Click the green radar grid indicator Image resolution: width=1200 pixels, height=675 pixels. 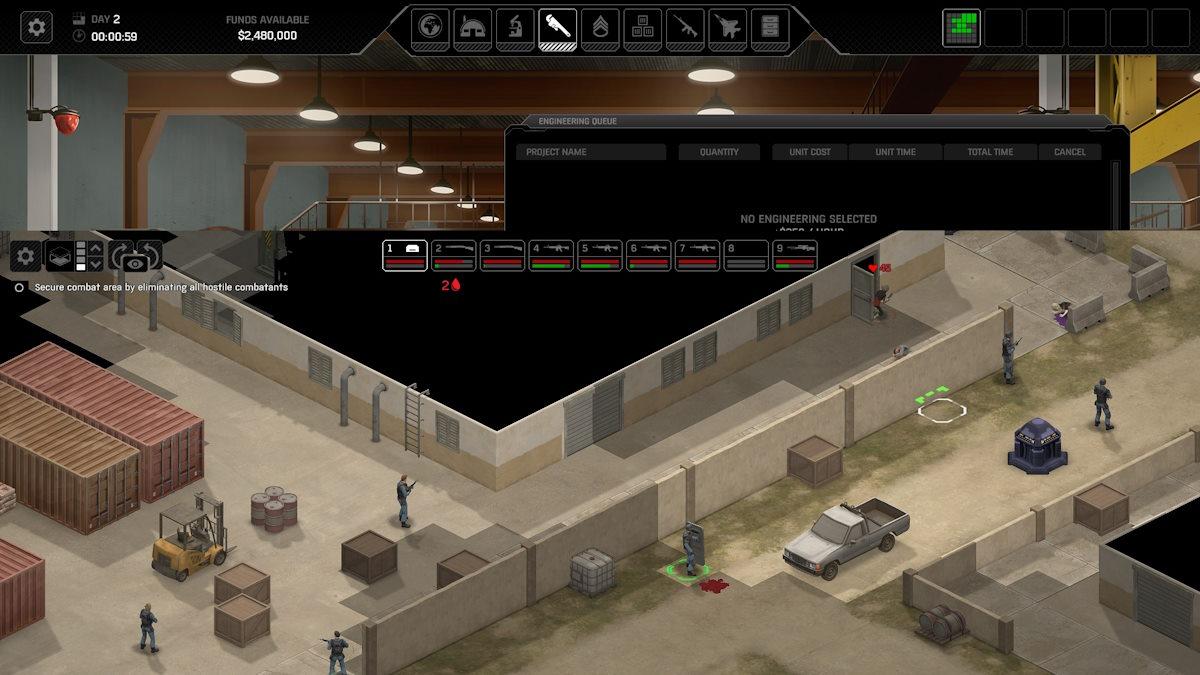click(961, 28)
